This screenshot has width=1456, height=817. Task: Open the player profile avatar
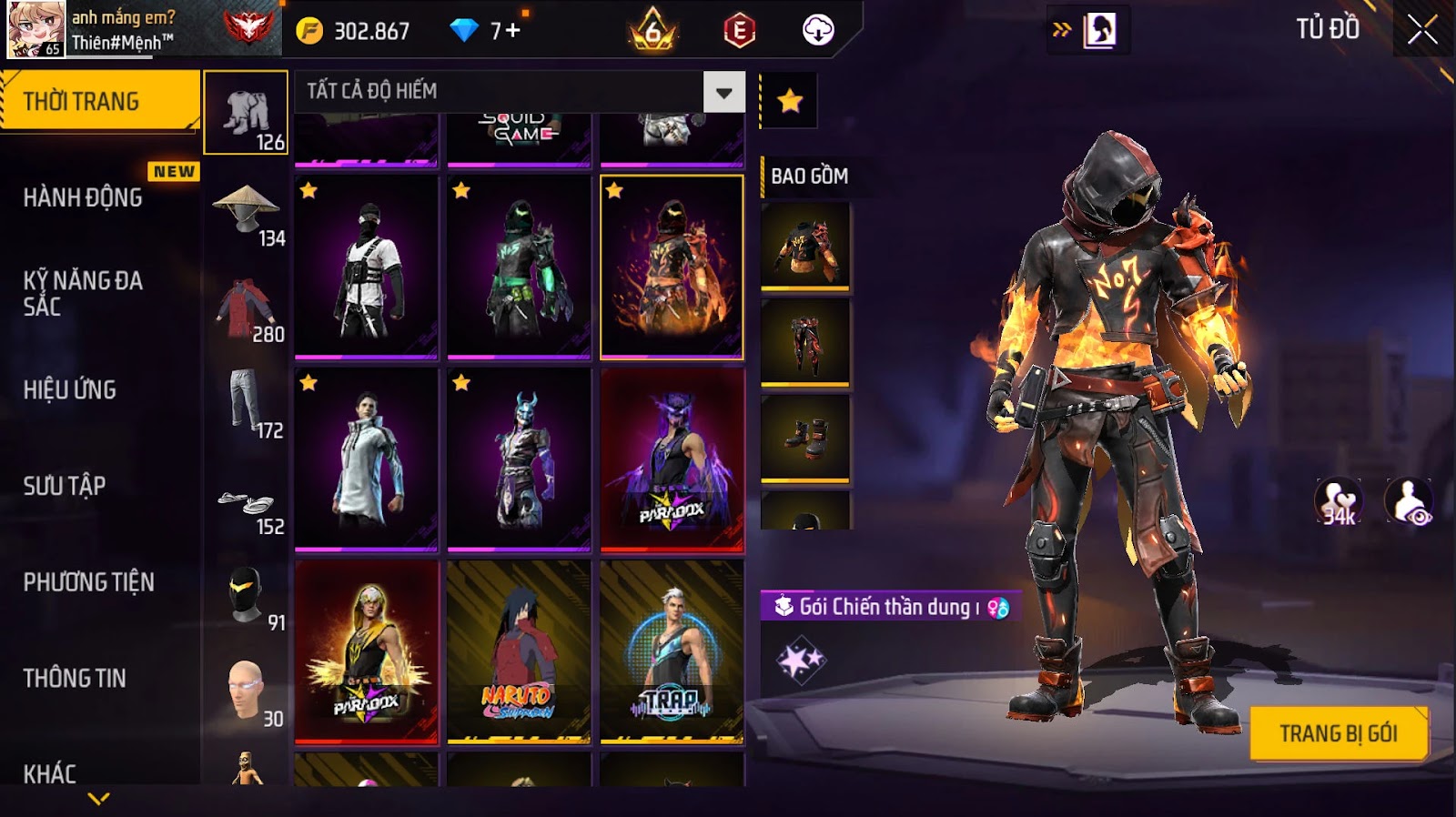(36, 29)
